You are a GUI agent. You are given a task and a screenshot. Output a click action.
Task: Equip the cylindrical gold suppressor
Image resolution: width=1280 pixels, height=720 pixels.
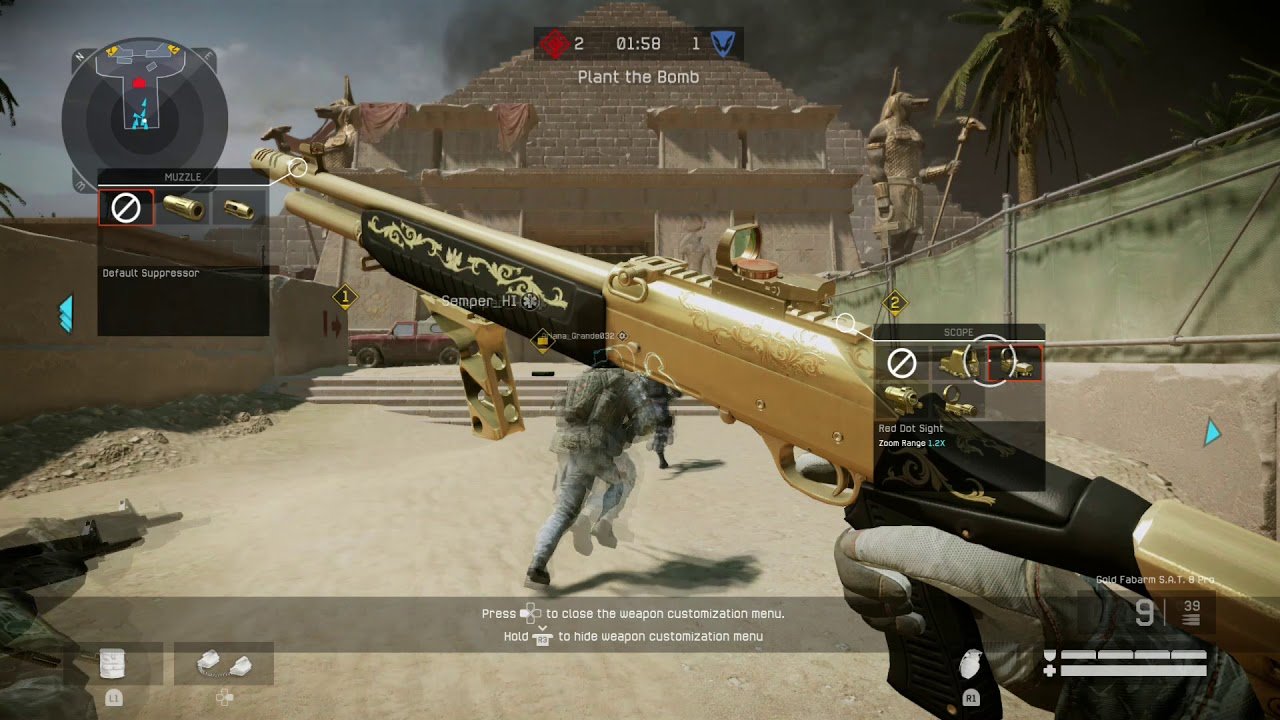[184, 208]
